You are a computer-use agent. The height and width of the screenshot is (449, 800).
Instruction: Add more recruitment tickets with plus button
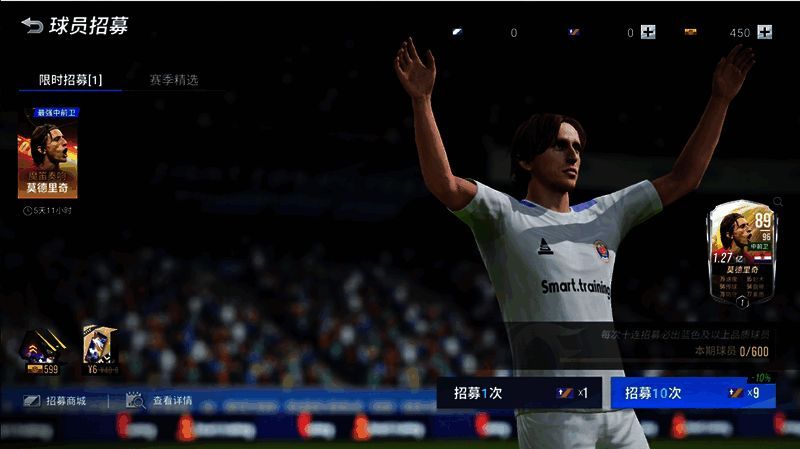648,32
